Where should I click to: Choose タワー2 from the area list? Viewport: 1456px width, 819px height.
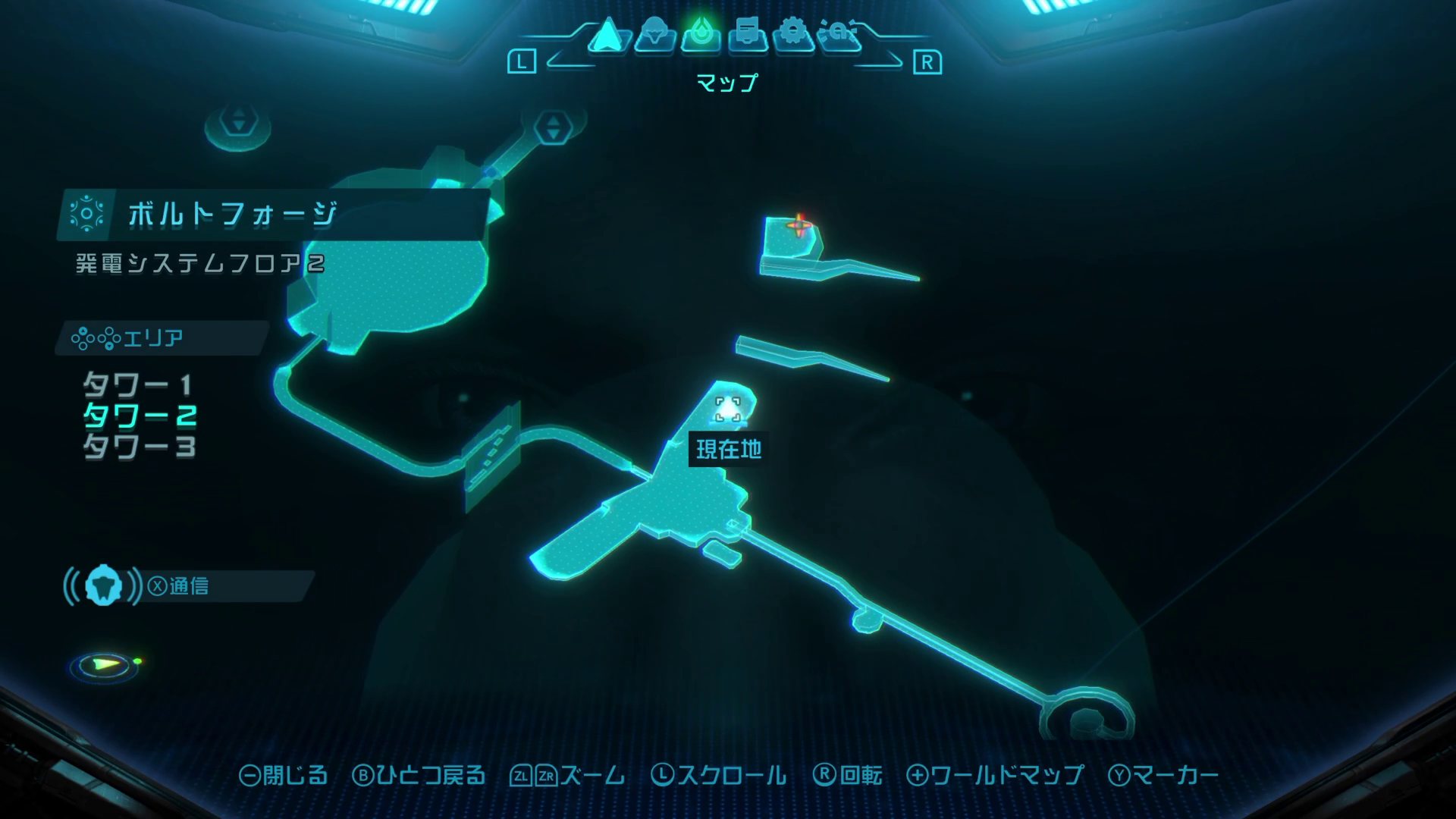(140, 416)
